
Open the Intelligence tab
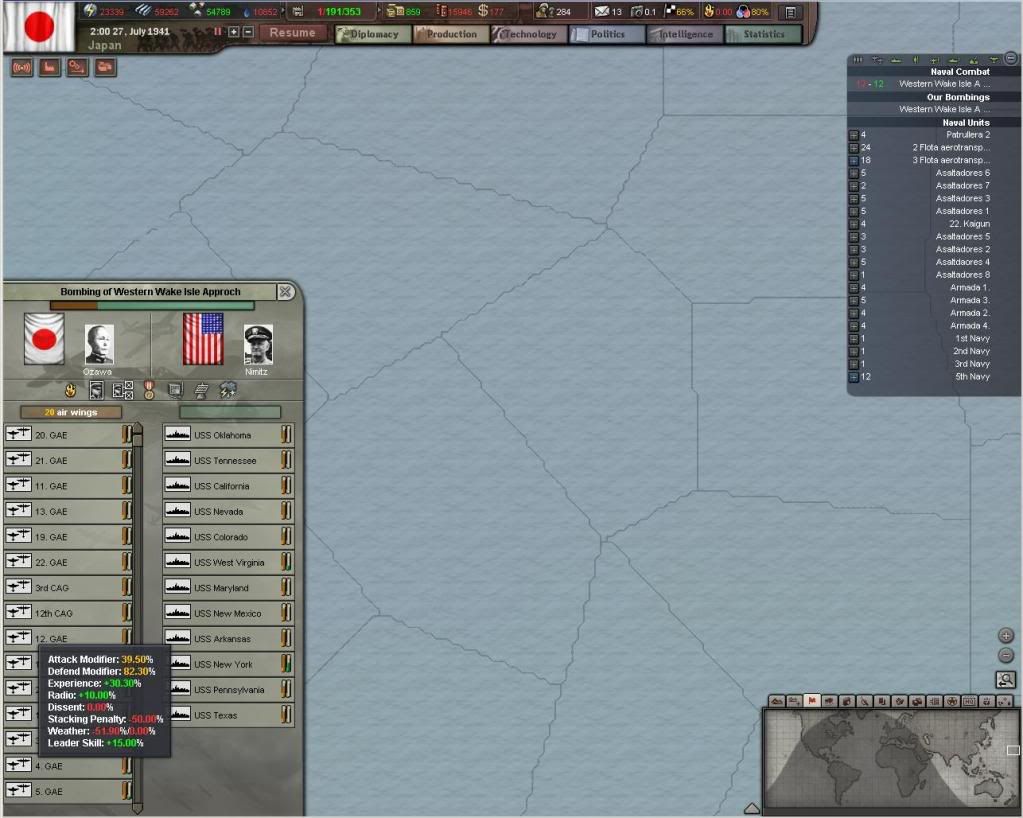click(685, 34)
